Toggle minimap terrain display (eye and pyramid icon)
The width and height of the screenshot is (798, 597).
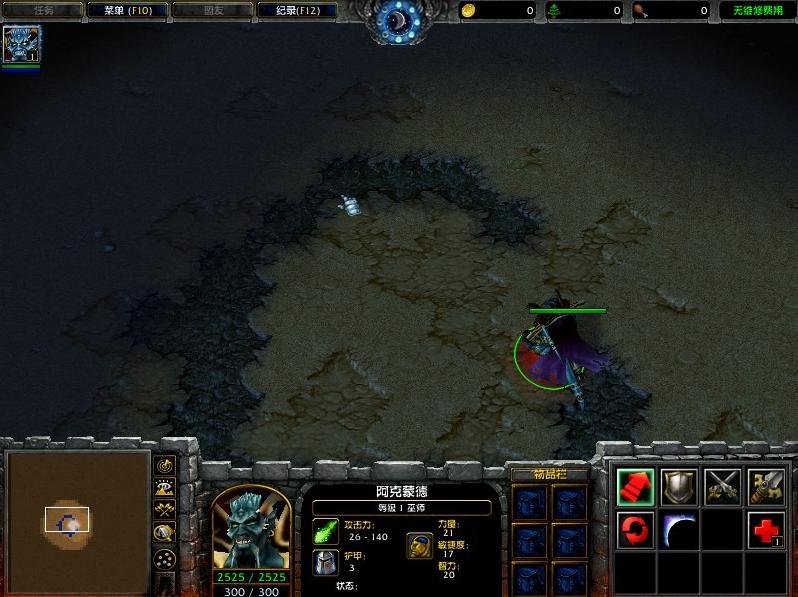pos(165,487)
